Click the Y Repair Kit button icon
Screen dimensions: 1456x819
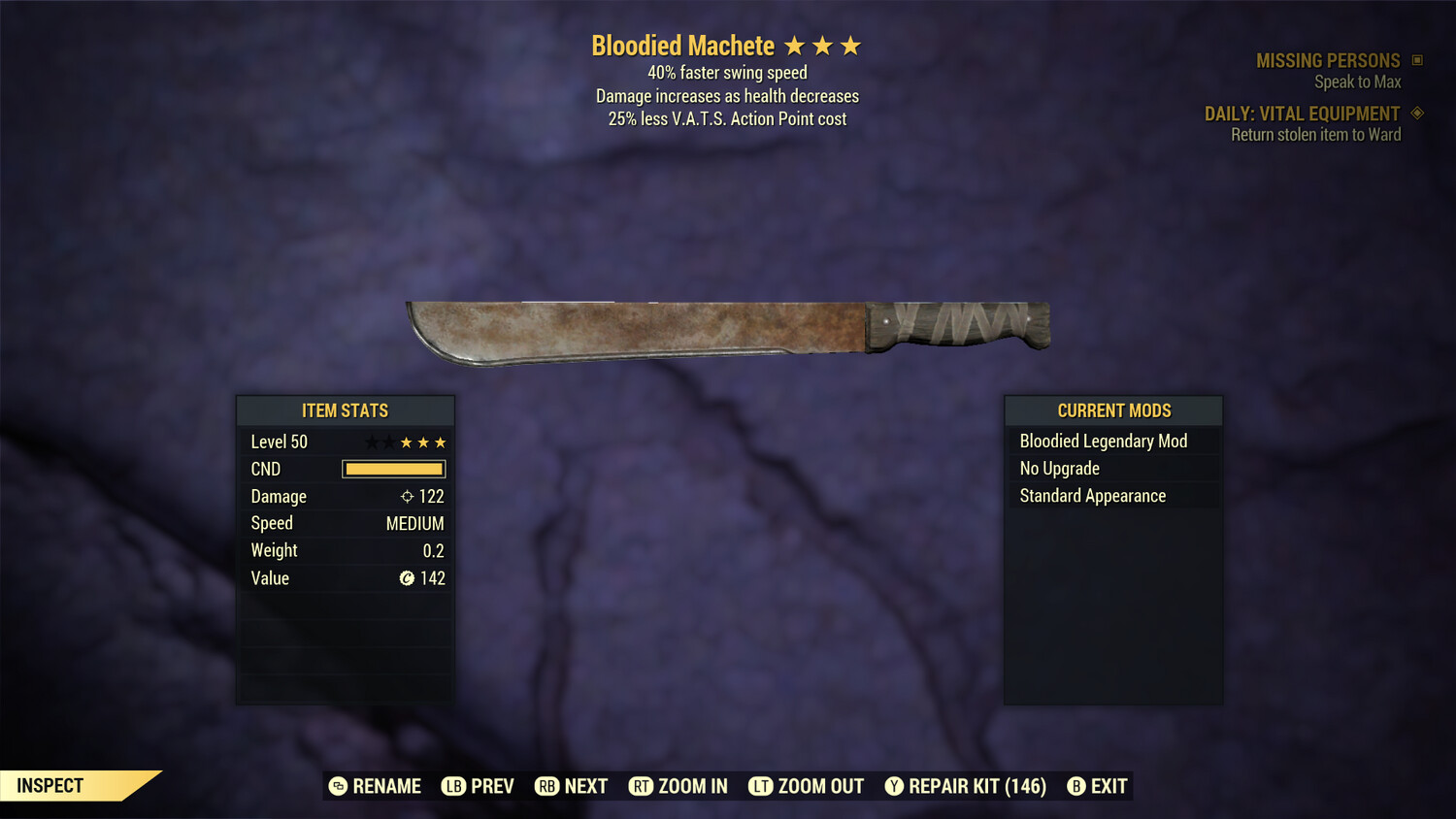click(x=894, y=786)
